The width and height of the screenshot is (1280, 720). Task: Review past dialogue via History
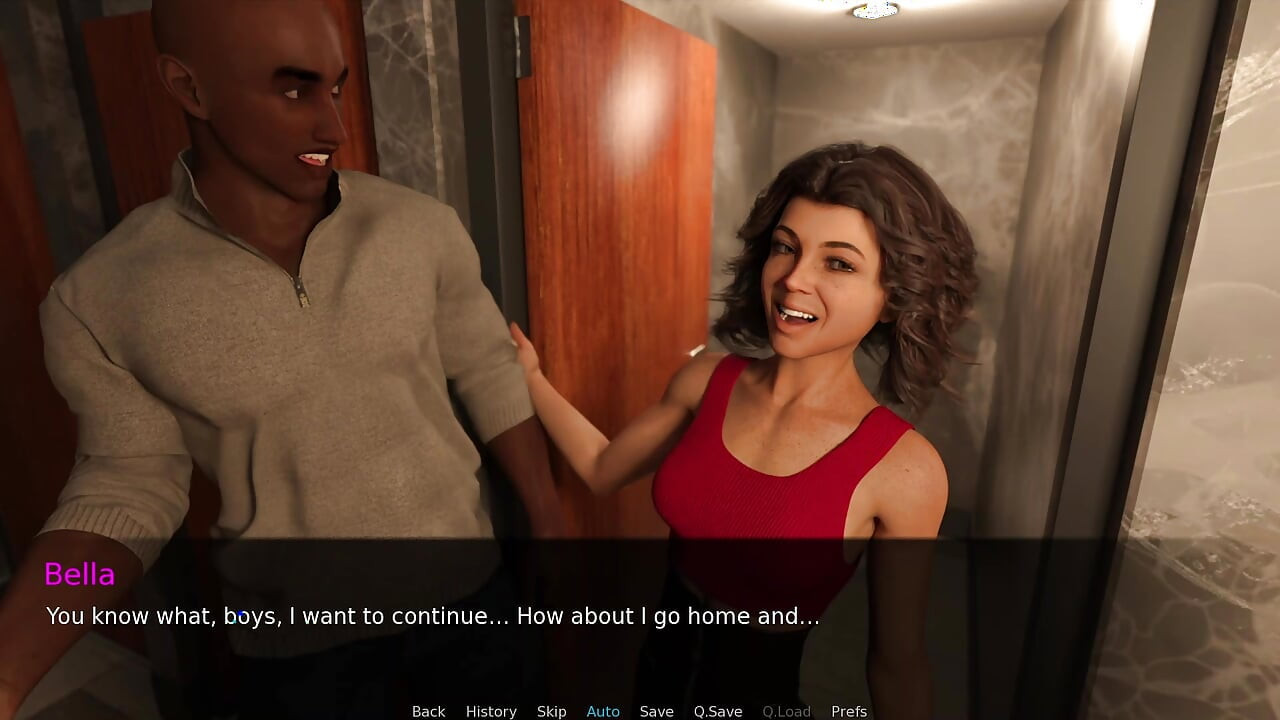[x=491, y=711]
